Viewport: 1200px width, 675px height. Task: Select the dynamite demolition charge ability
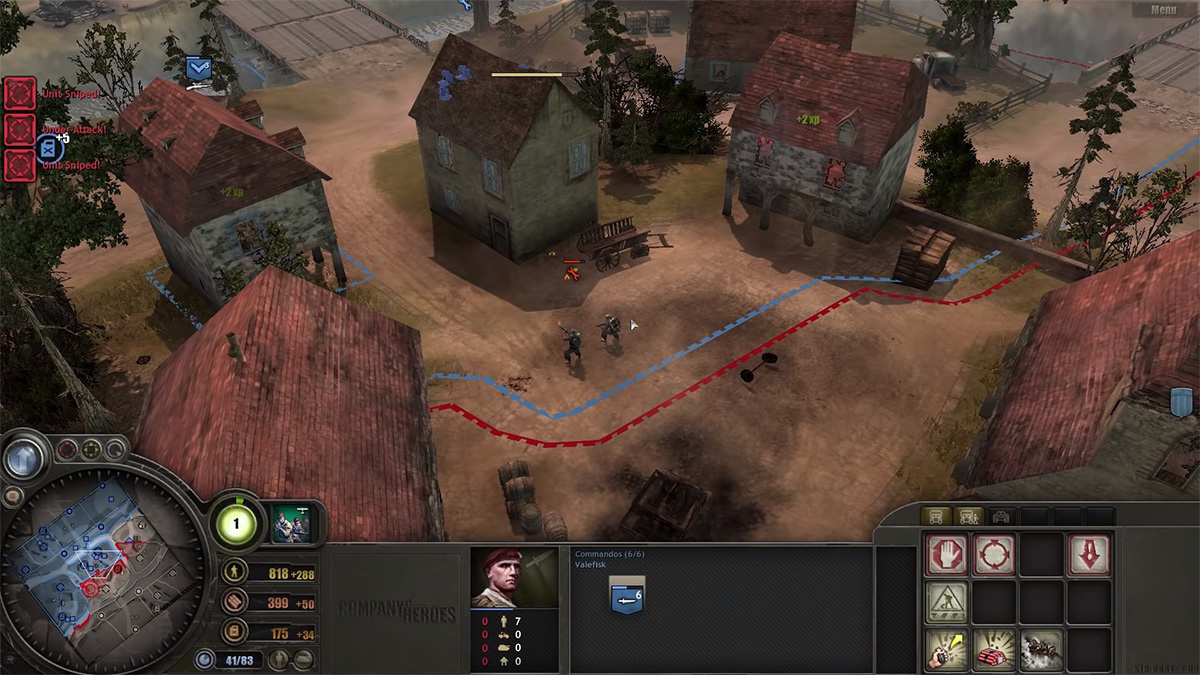[x=994, y=649]
